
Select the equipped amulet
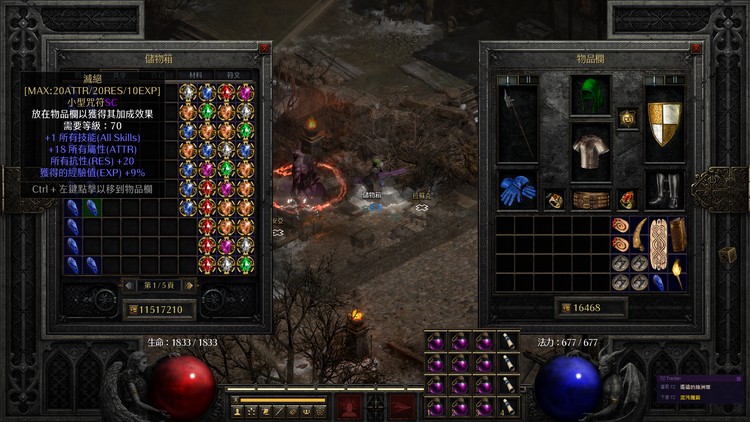tap(627, 118)
